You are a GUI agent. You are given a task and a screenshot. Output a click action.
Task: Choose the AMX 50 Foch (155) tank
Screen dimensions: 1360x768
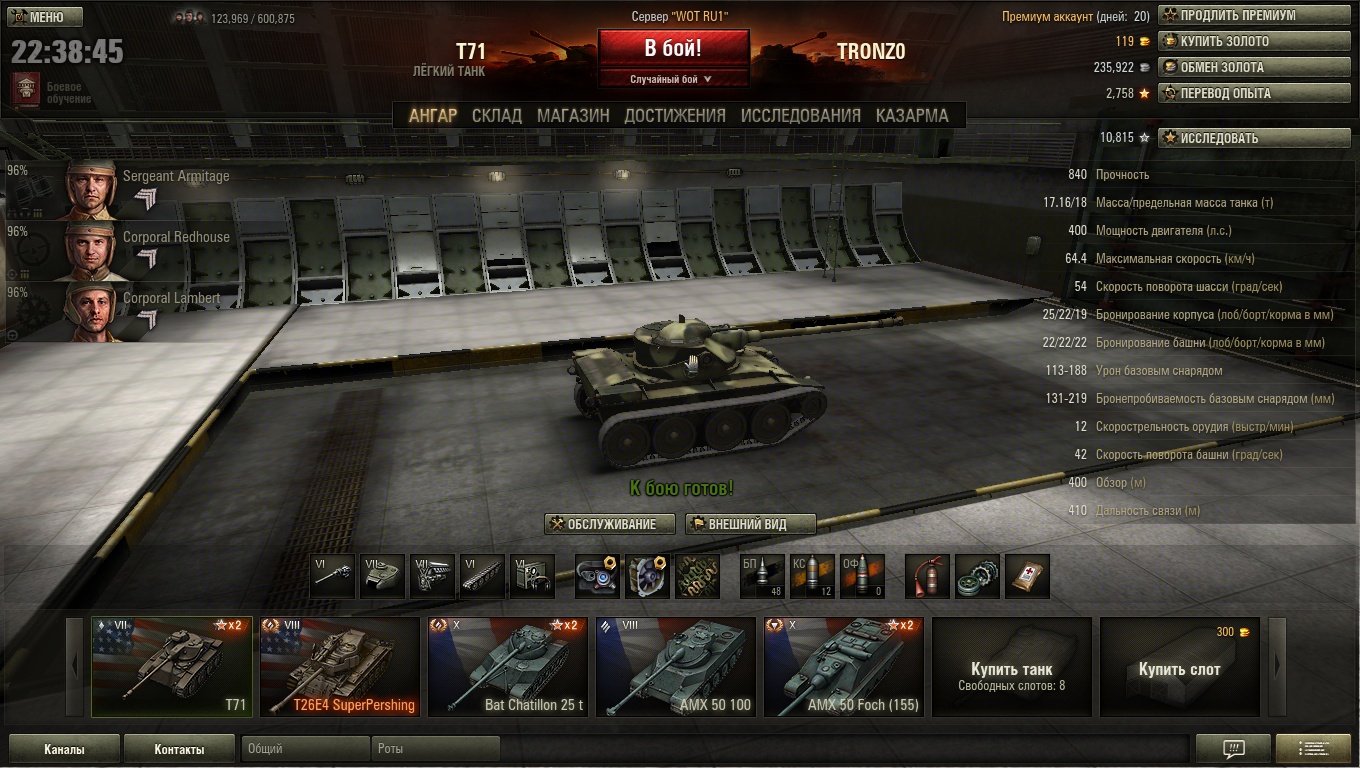(x=844, y=667)
